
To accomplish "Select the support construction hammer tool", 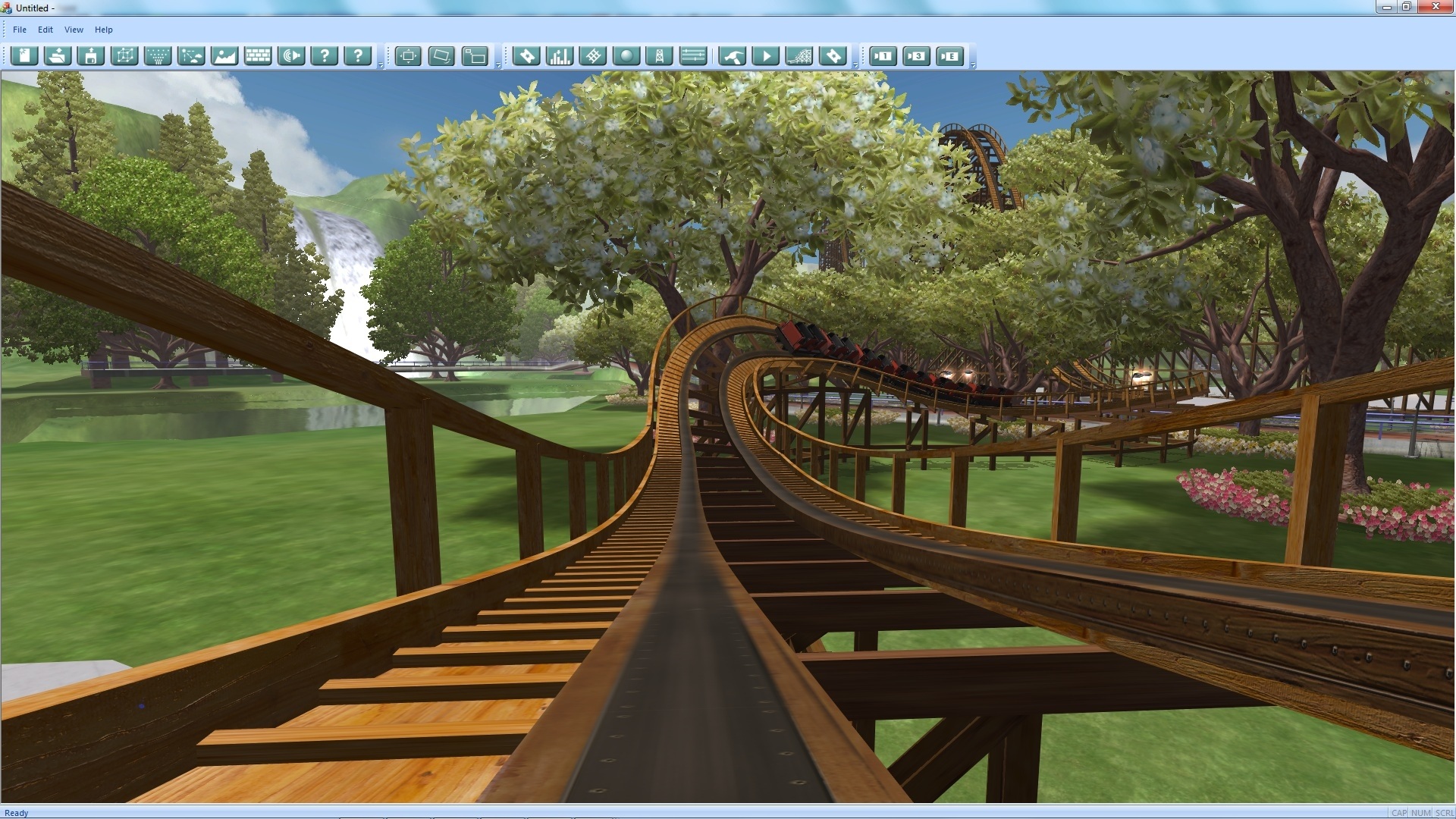I will coord(733,55).
